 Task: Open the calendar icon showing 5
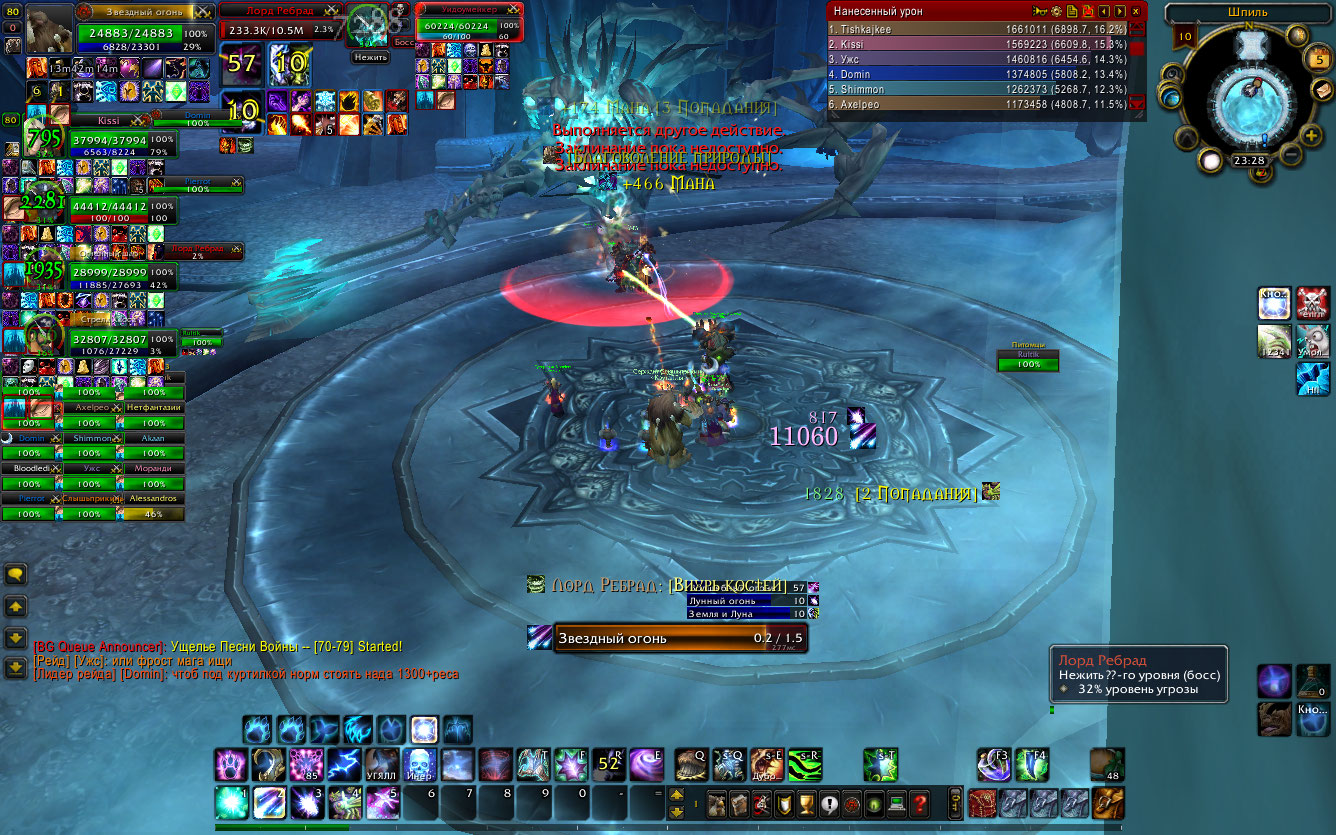click(x=1320, y=59)
